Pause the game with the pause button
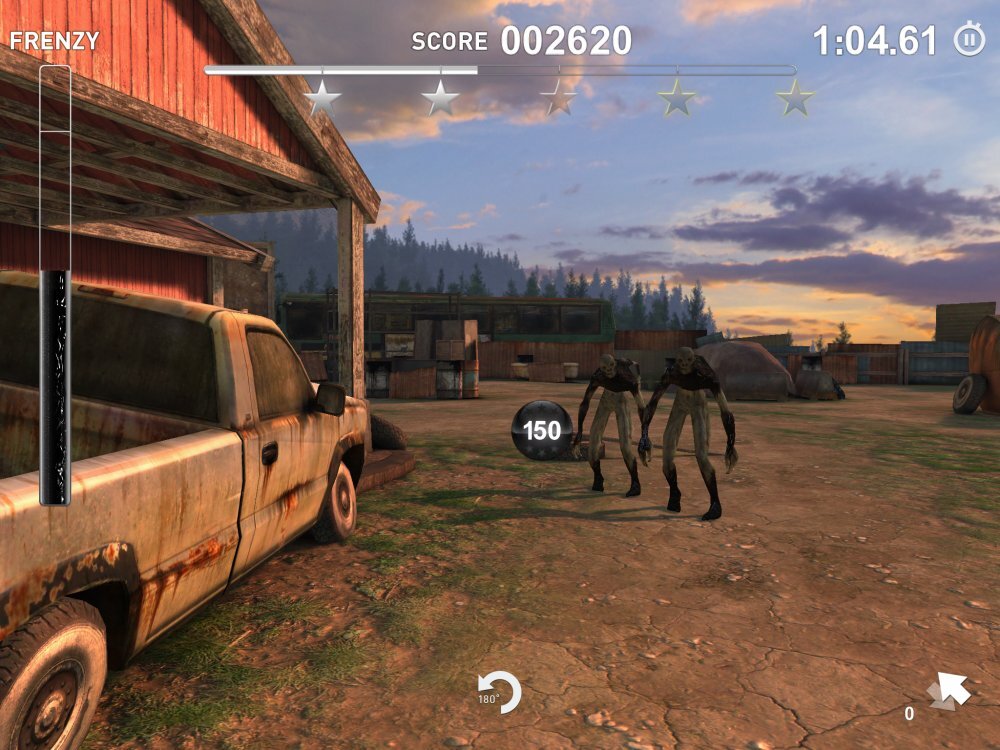Image resolution: width=1000 pixels, height=750 pixels. click(x=968, y=41)
